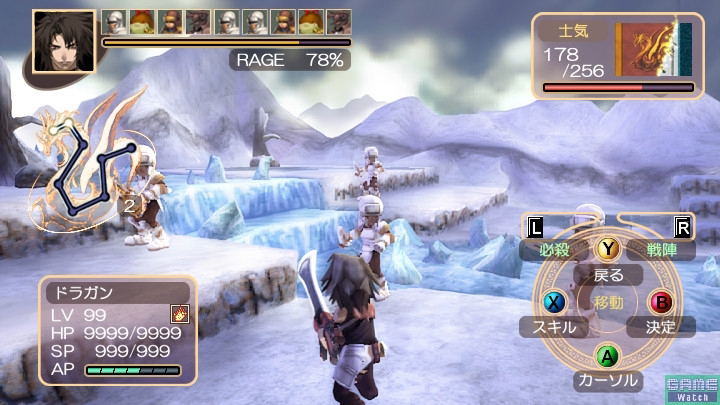Activate the カーソル cursor command
The width and height of the screenshot is (720, 405).
(606, 380)
